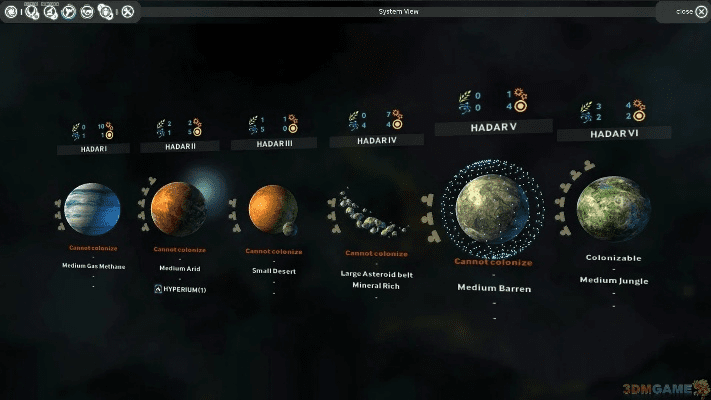Open the wrench and tools toolbar icon
This screenshot has height=400, width=711.
click(127, 12)
